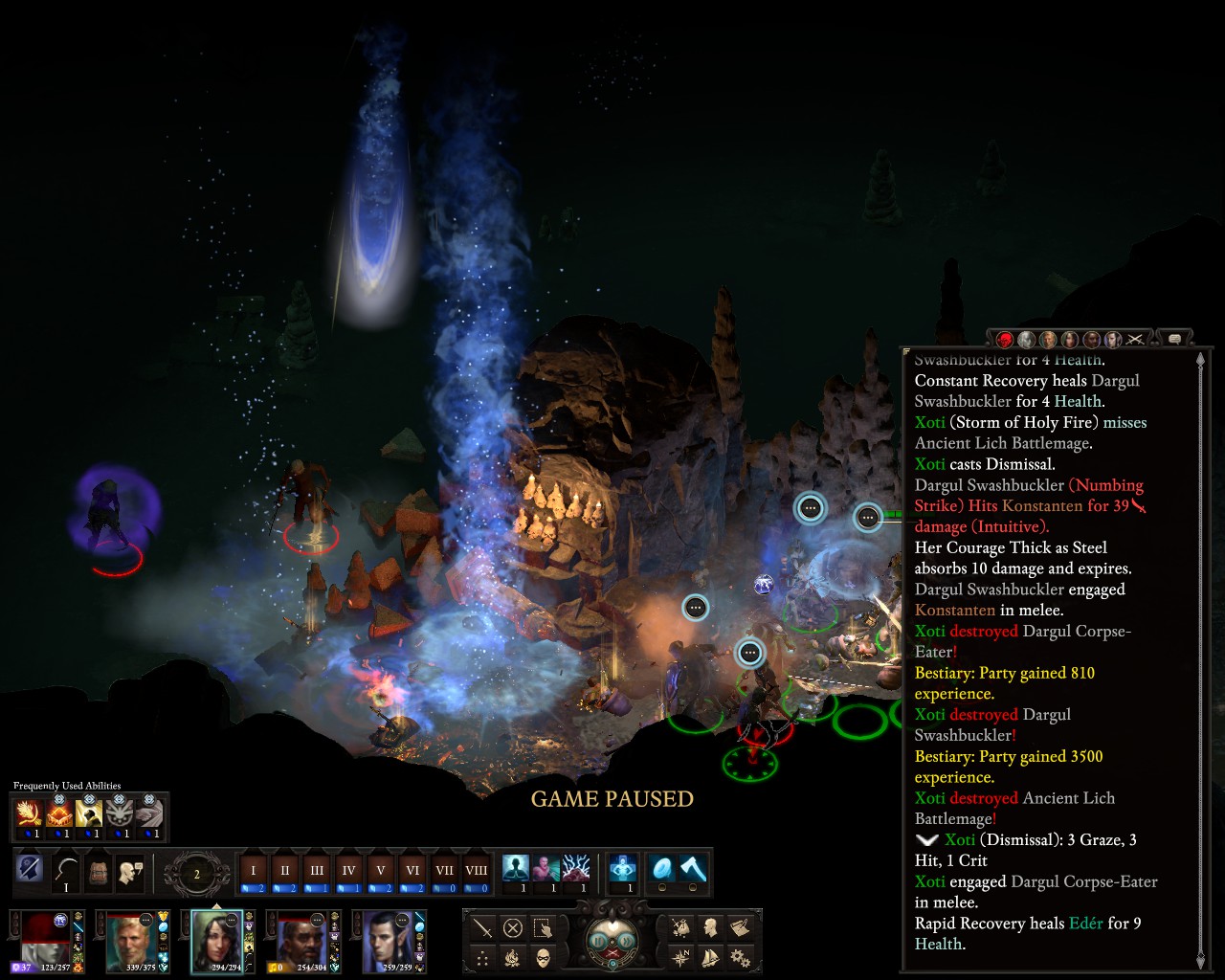Filter combat log by red skull icon

click(x=1005, y=340)
